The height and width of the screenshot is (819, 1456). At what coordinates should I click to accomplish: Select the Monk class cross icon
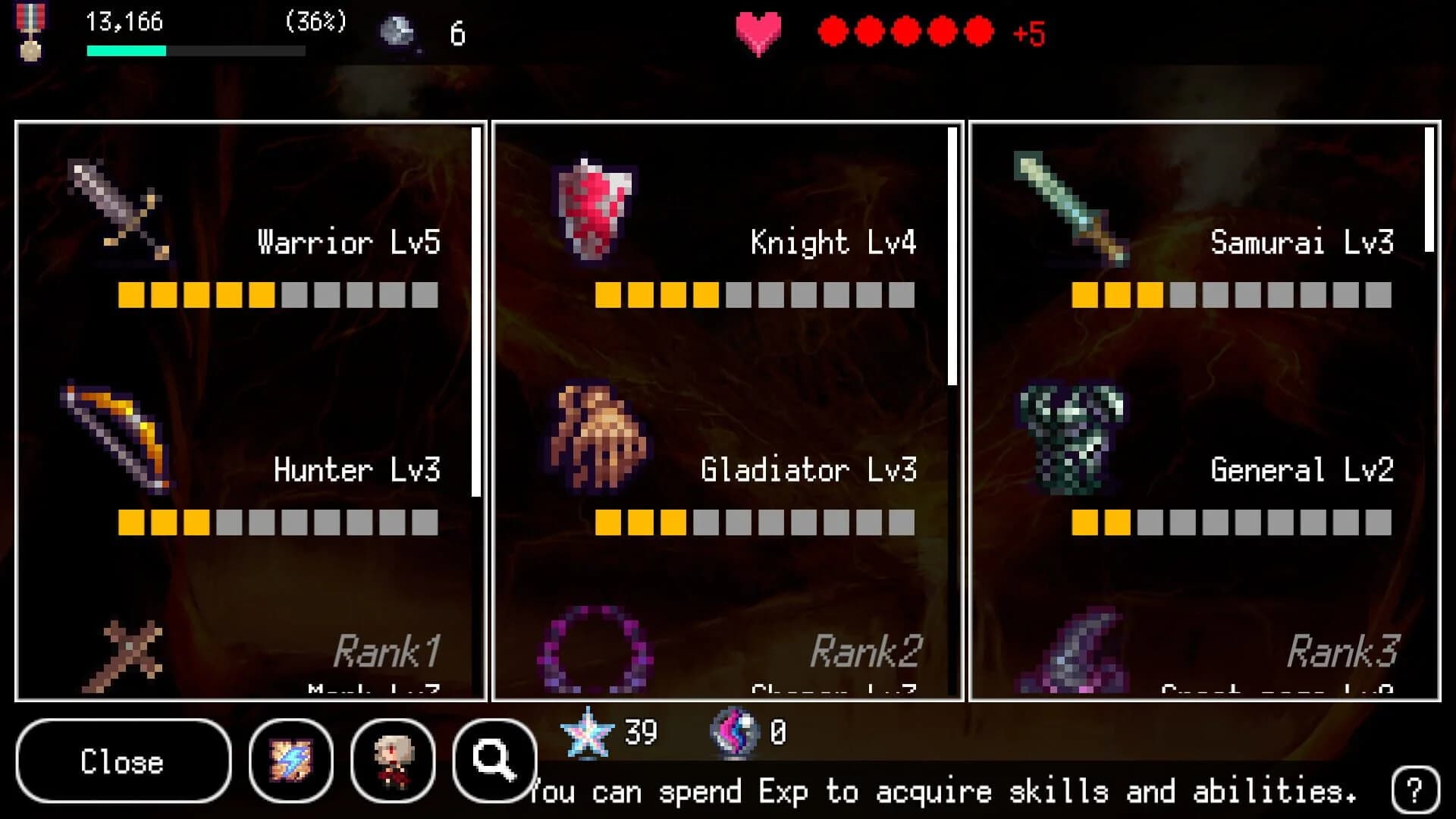(x=133, y=656)
